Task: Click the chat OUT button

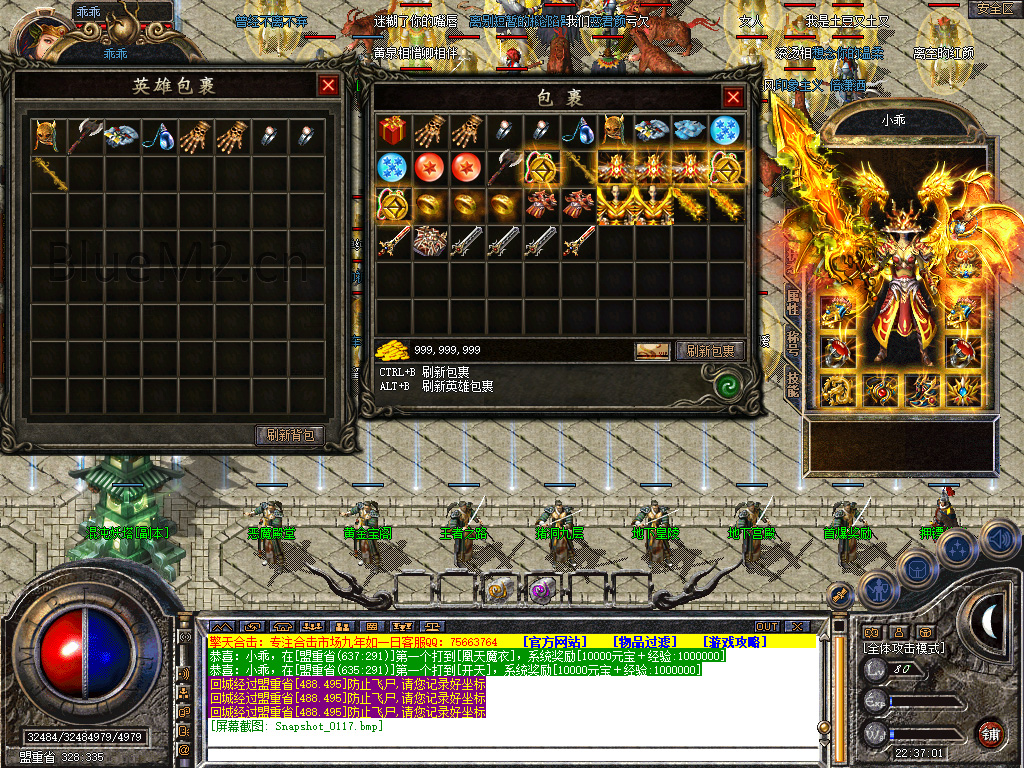Action: pyautogui.click(x=767, y=627)
